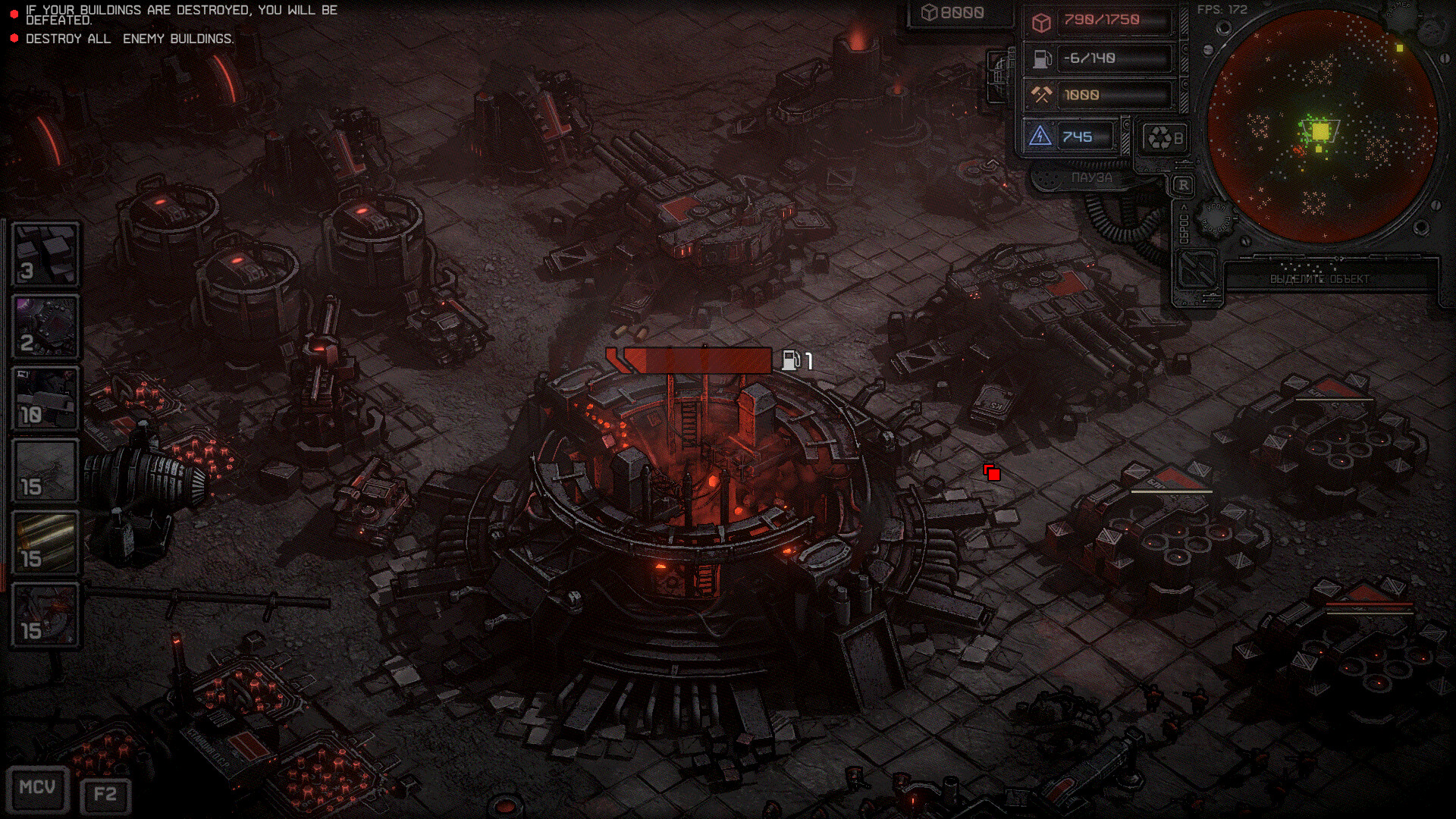Image resolution: width=1456 pixels, height=819 pixels.
Task: Expand the СБРОС panel chevron
Action: coord(1185,208)
